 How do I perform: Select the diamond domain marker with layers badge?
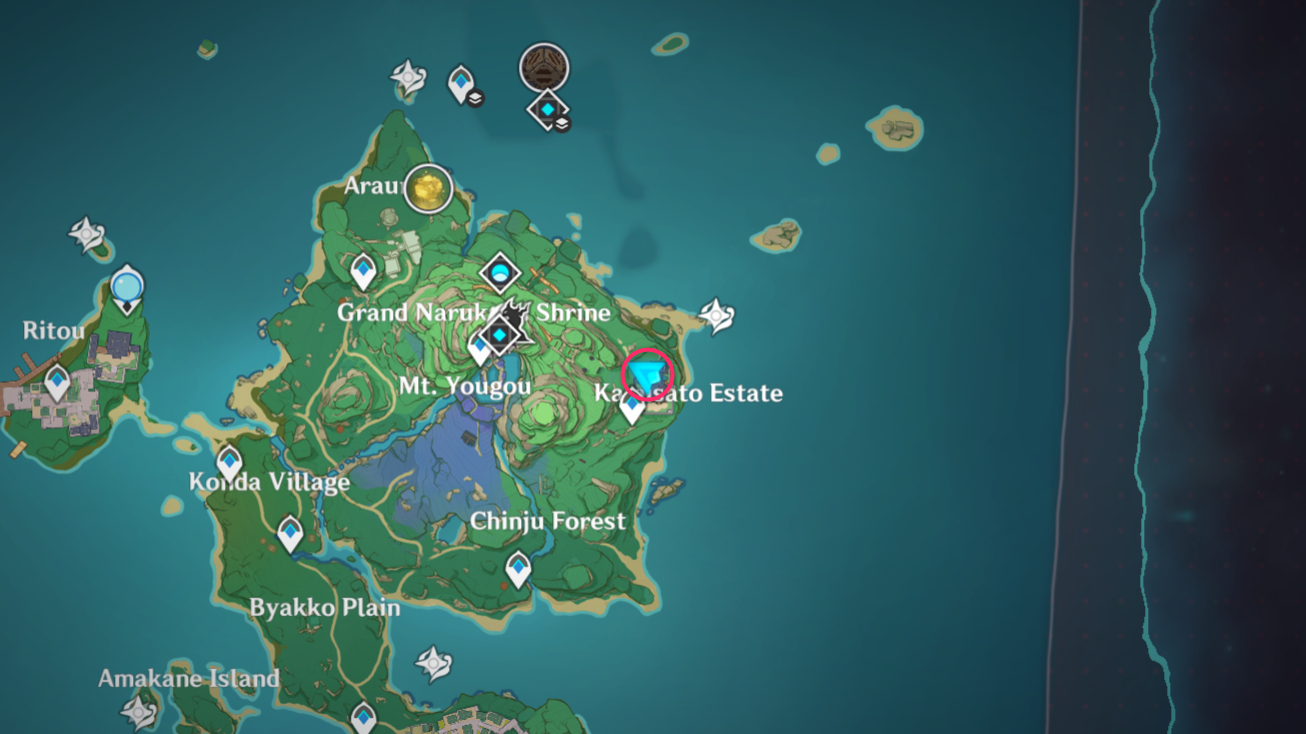click(549, 109)
